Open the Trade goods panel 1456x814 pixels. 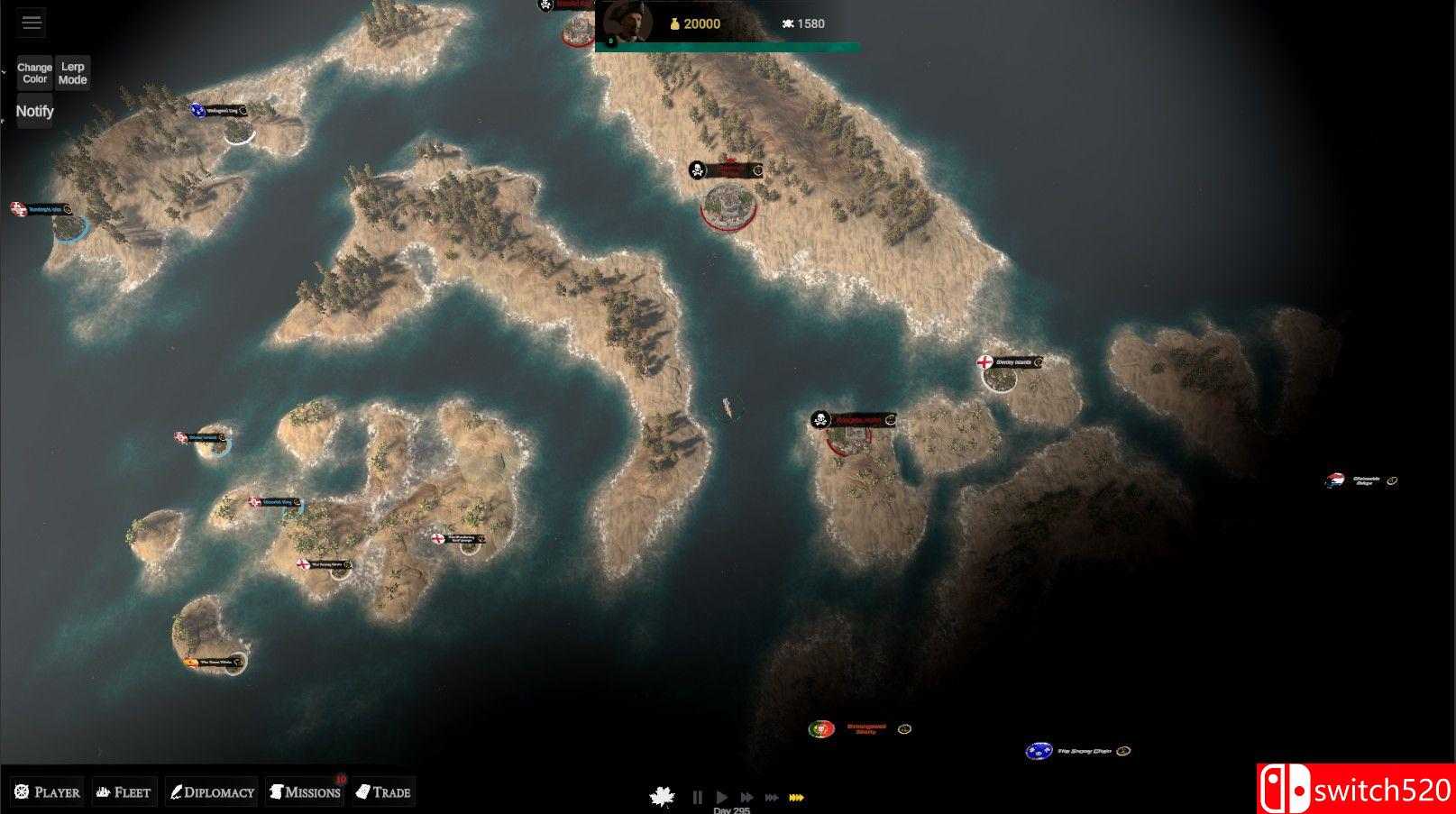pyautogui.click(x=383, y=791)
